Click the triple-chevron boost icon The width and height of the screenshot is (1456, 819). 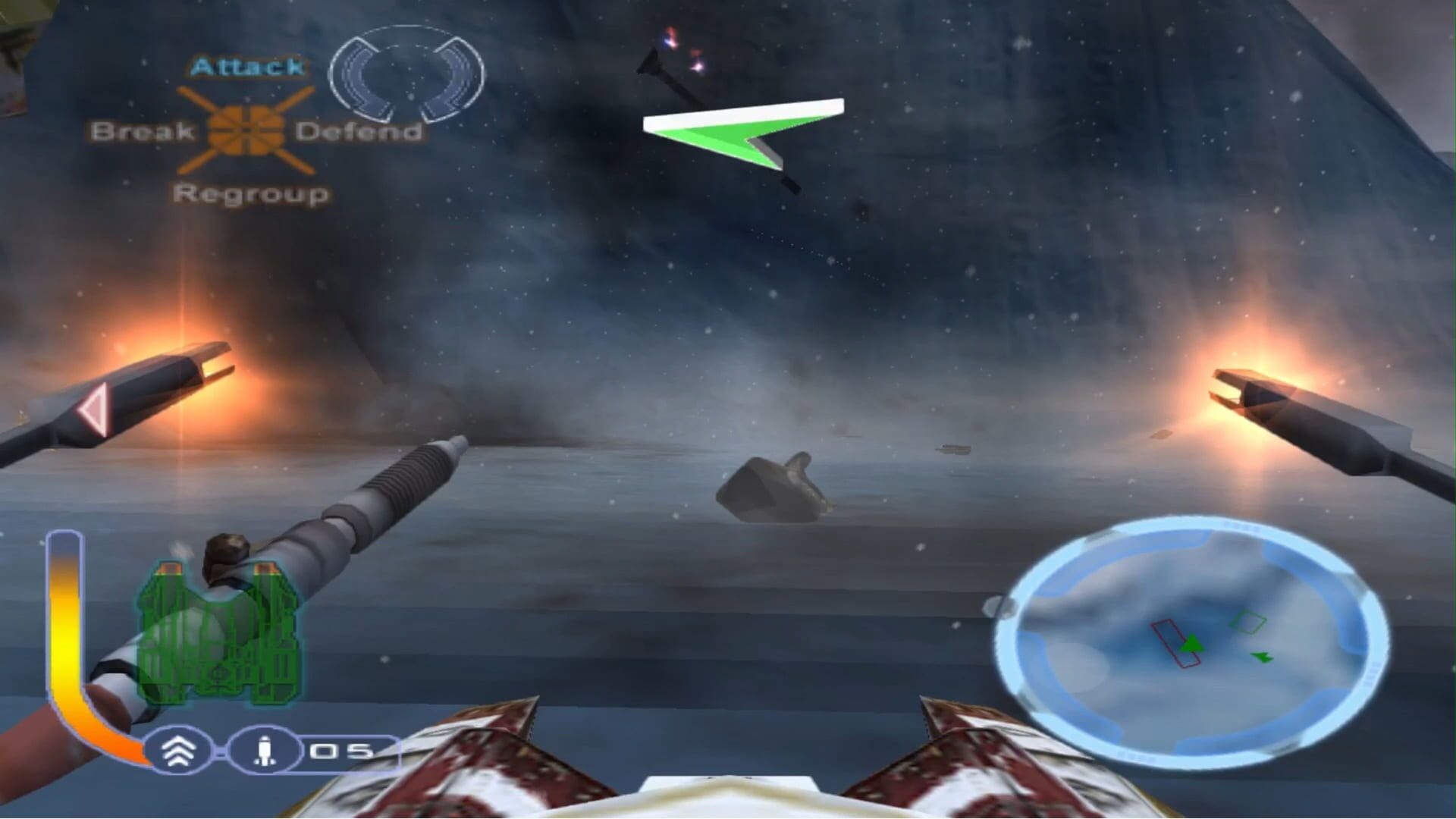tap(180, 751)
